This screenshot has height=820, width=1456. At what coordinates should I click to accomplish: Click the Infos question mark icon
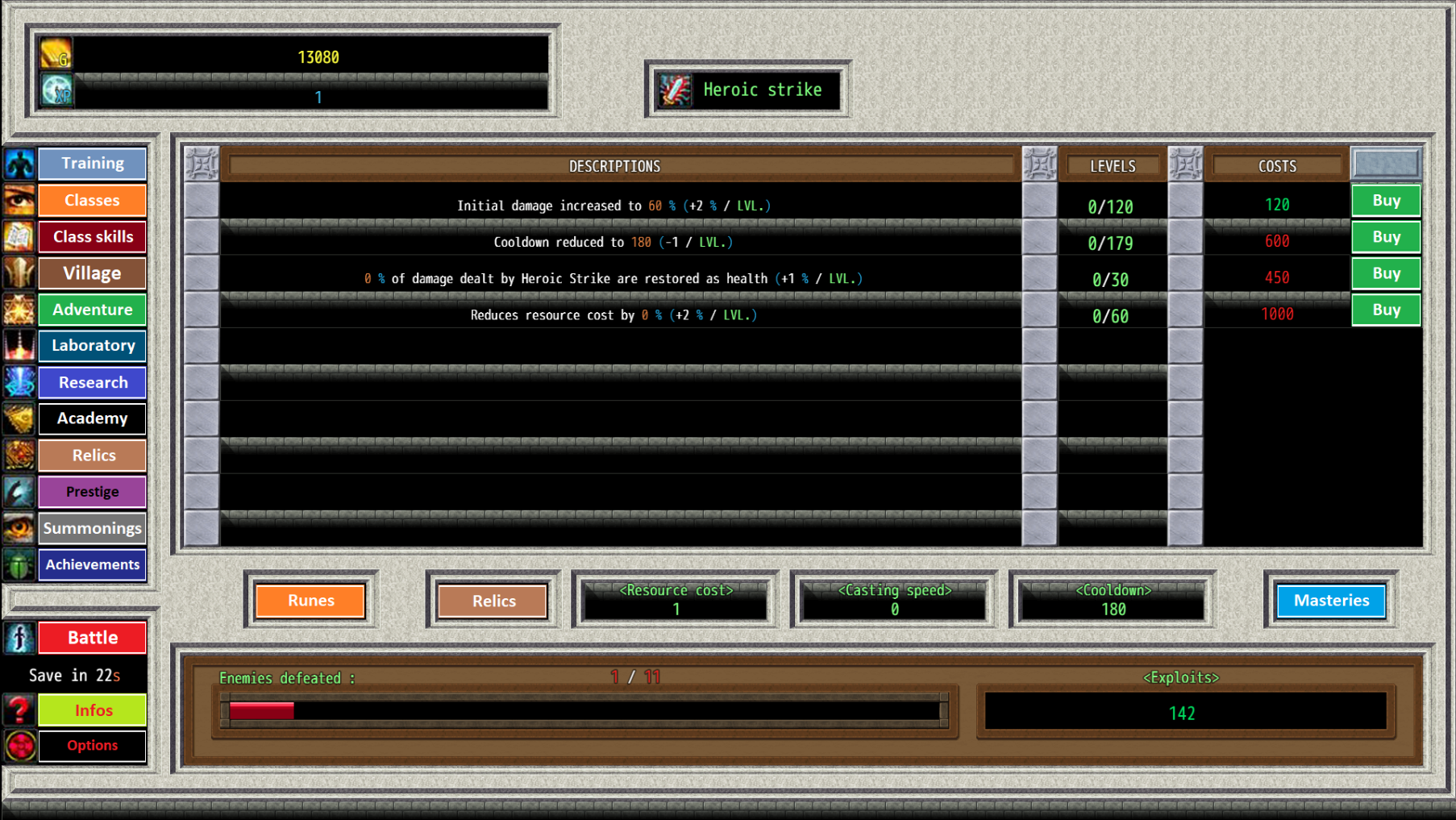(x=19, y=710)
